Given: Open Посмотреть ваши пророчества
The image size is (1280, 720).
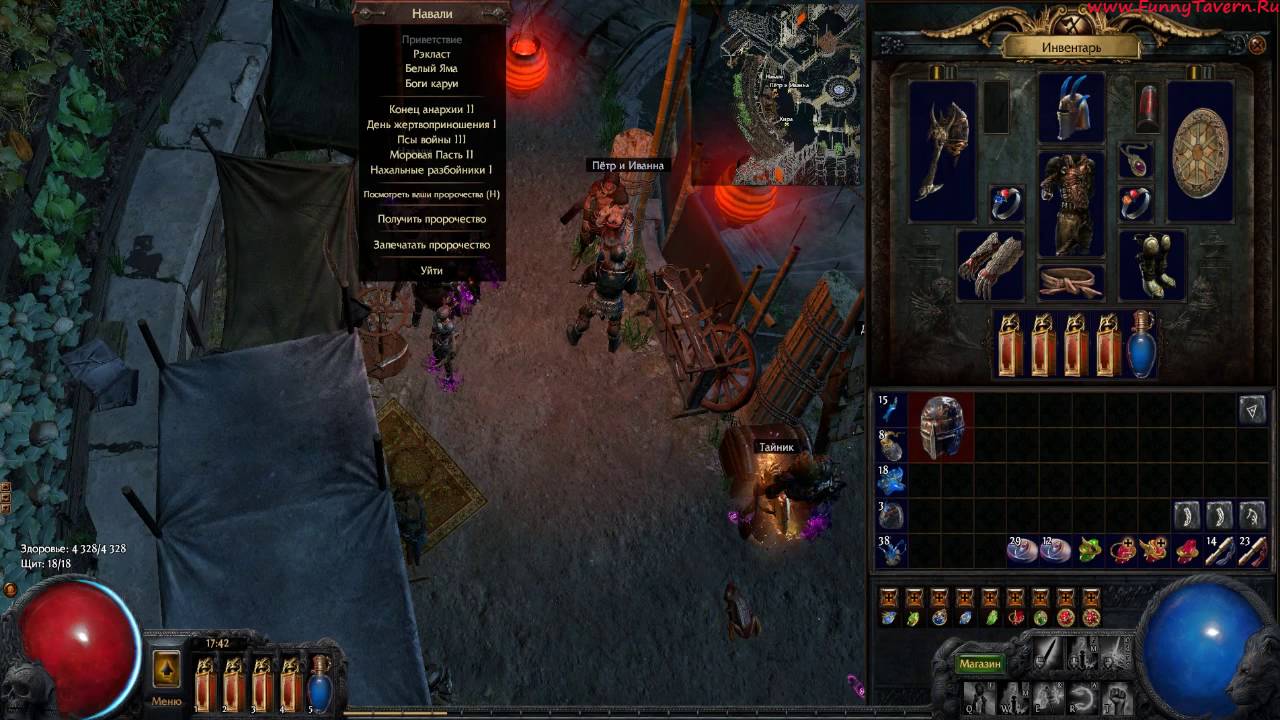Looking at the screenshot, I should tap(431, 194).
